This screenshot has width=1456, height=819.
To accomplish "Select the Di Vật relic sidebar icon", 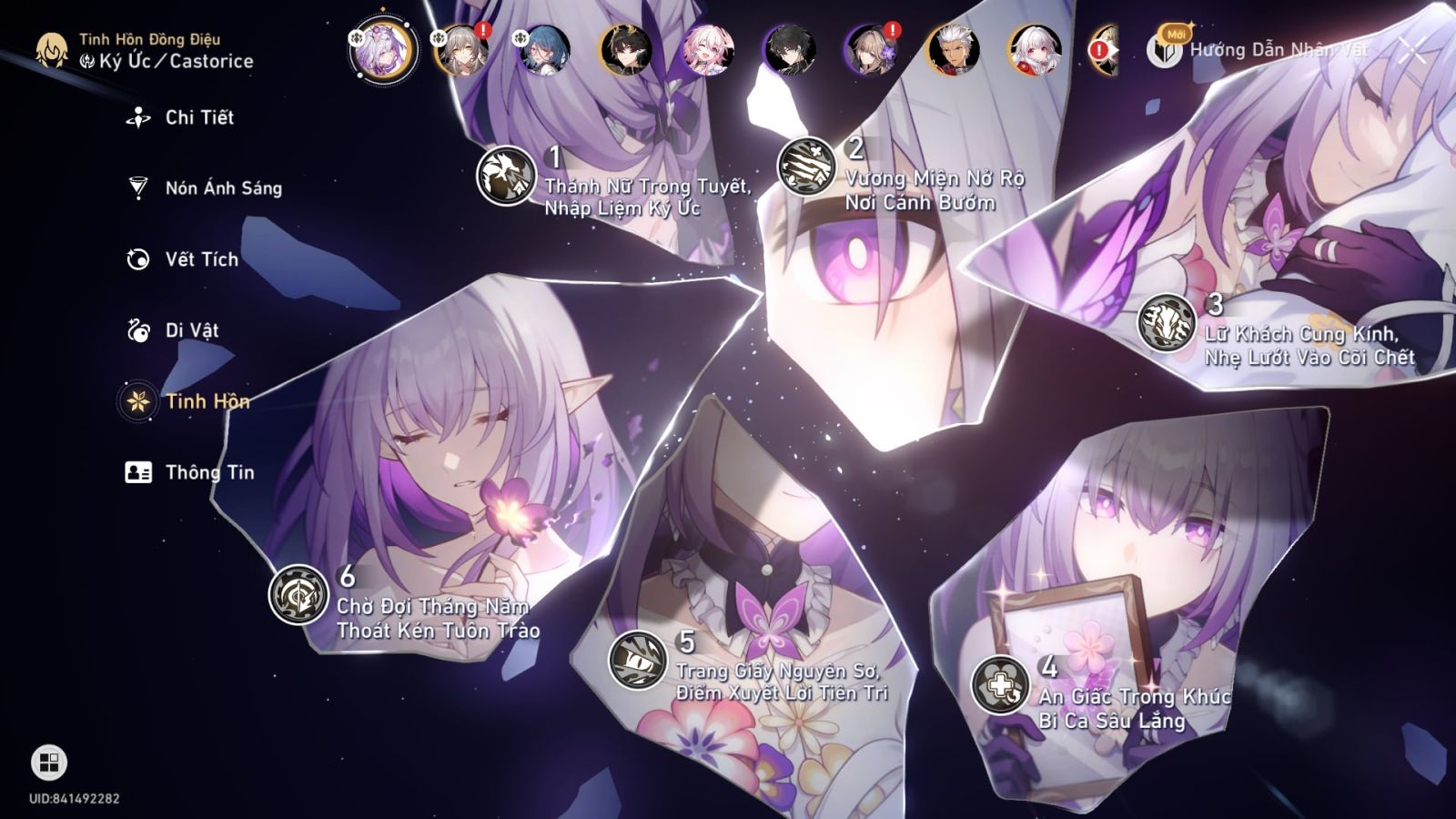I will (x=136, y=330).
